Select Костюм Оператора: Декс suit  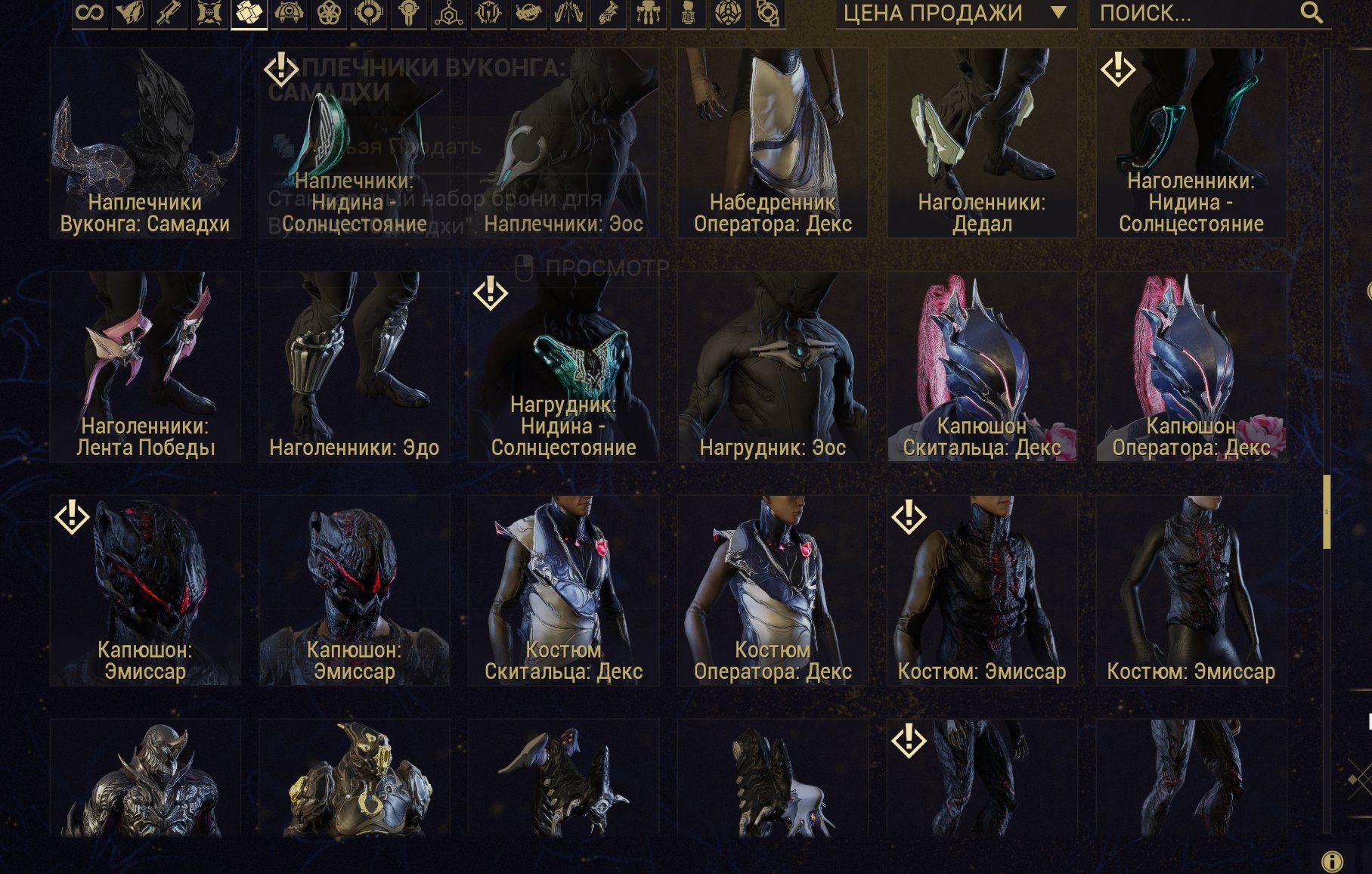pos(773,590)
